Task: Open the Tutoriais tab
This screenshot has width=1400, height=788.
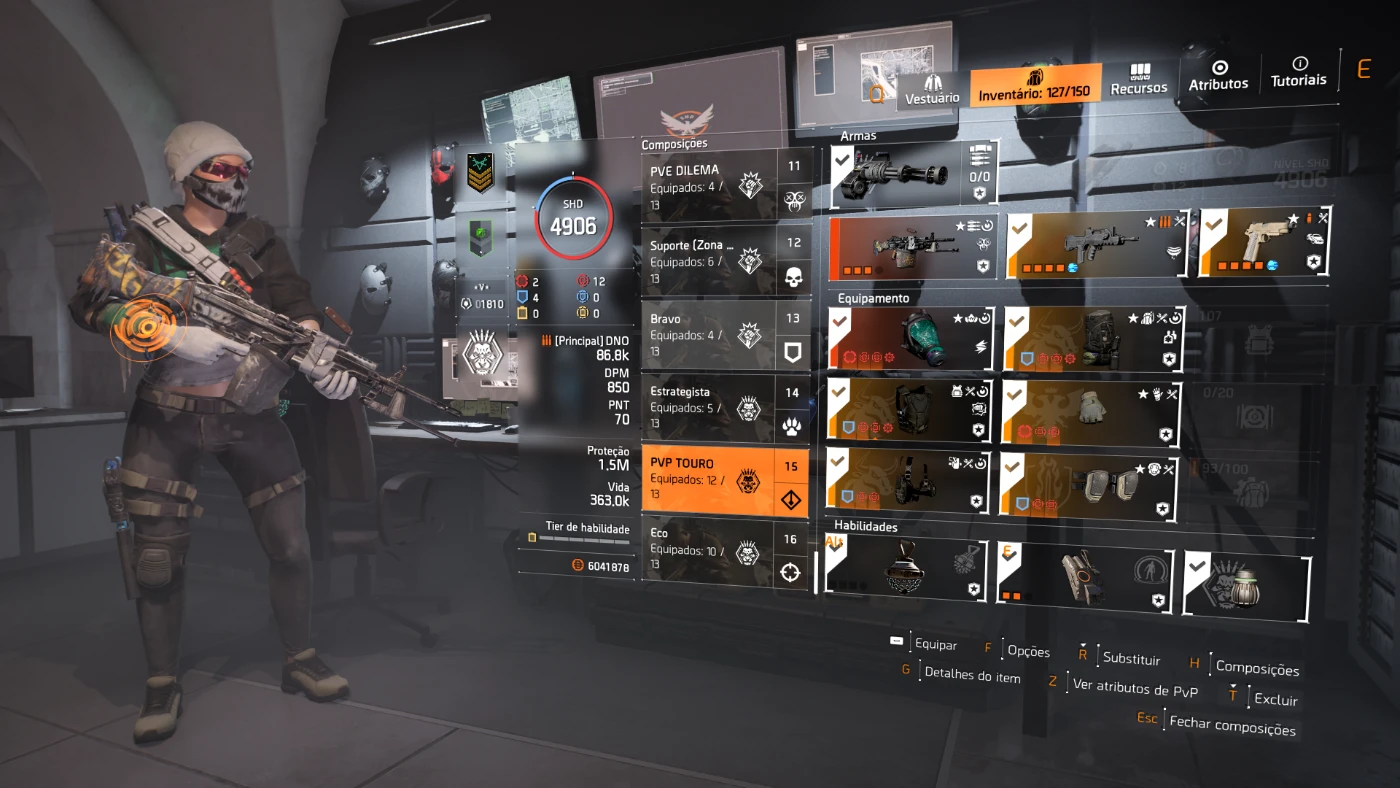Action: pyautogui.click(x=1298, y=72)
